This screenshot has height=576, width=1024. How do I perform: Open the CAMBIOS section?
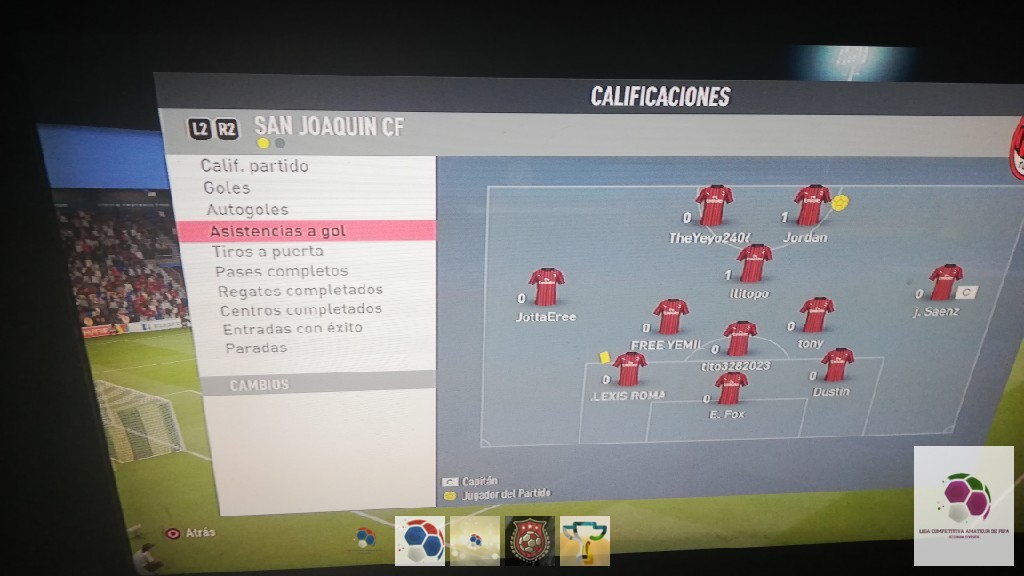point(259,385)
